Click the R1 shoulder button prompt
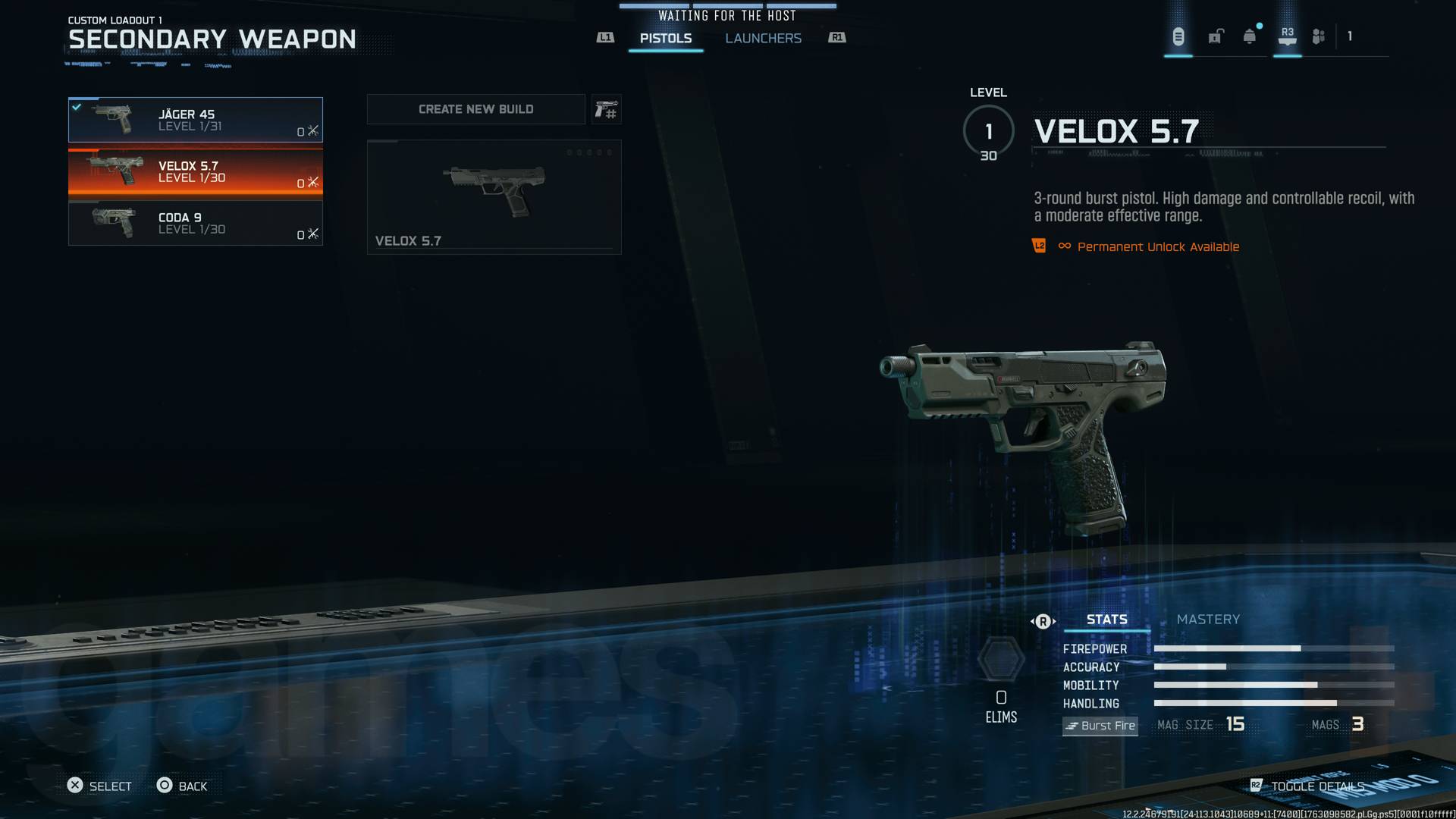Image resolution: width=1456 pixels, height=819 pixels. (x=837, y=36)
